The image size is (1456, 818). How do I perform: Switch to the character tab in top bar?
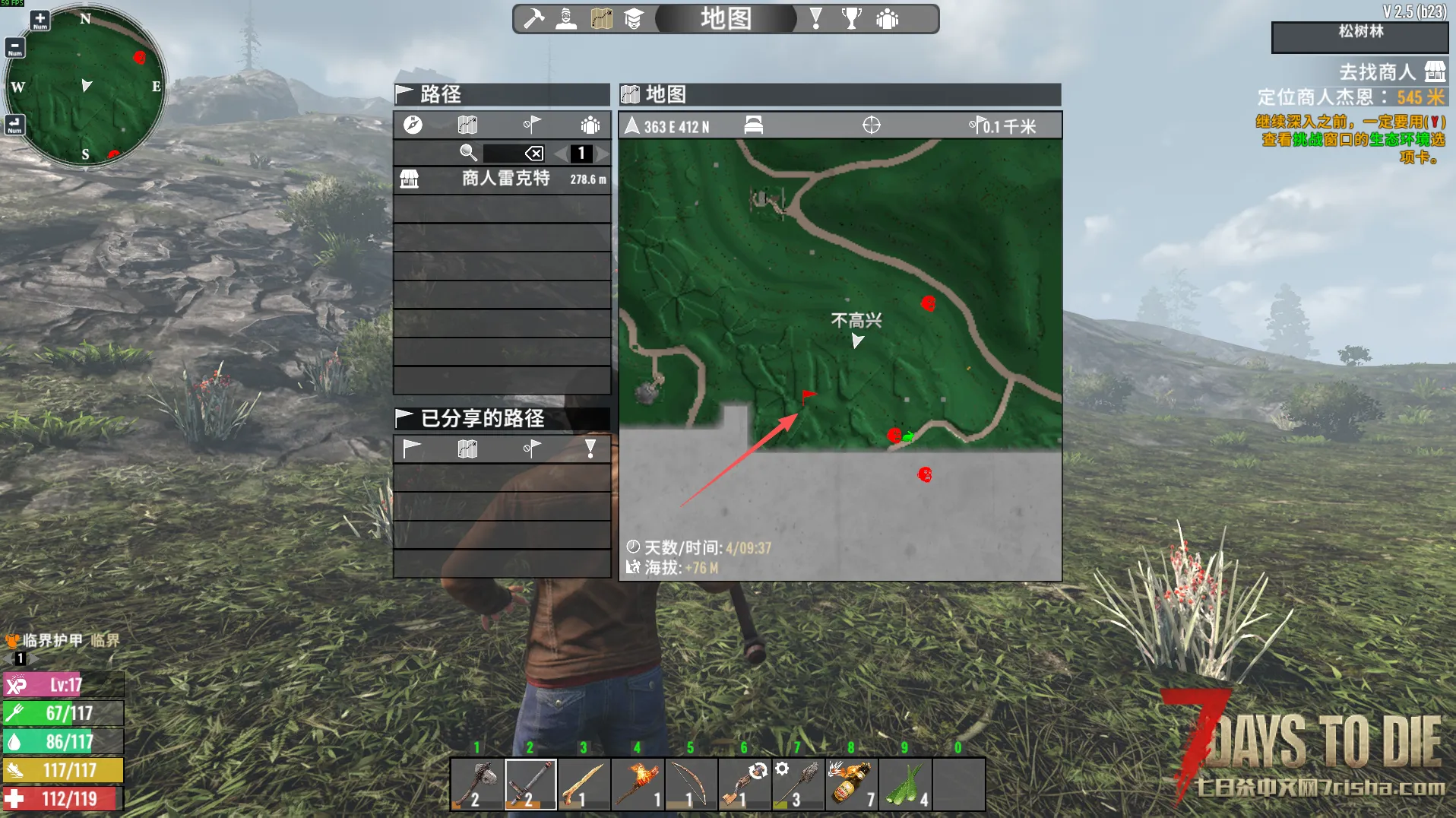(566, 18)
